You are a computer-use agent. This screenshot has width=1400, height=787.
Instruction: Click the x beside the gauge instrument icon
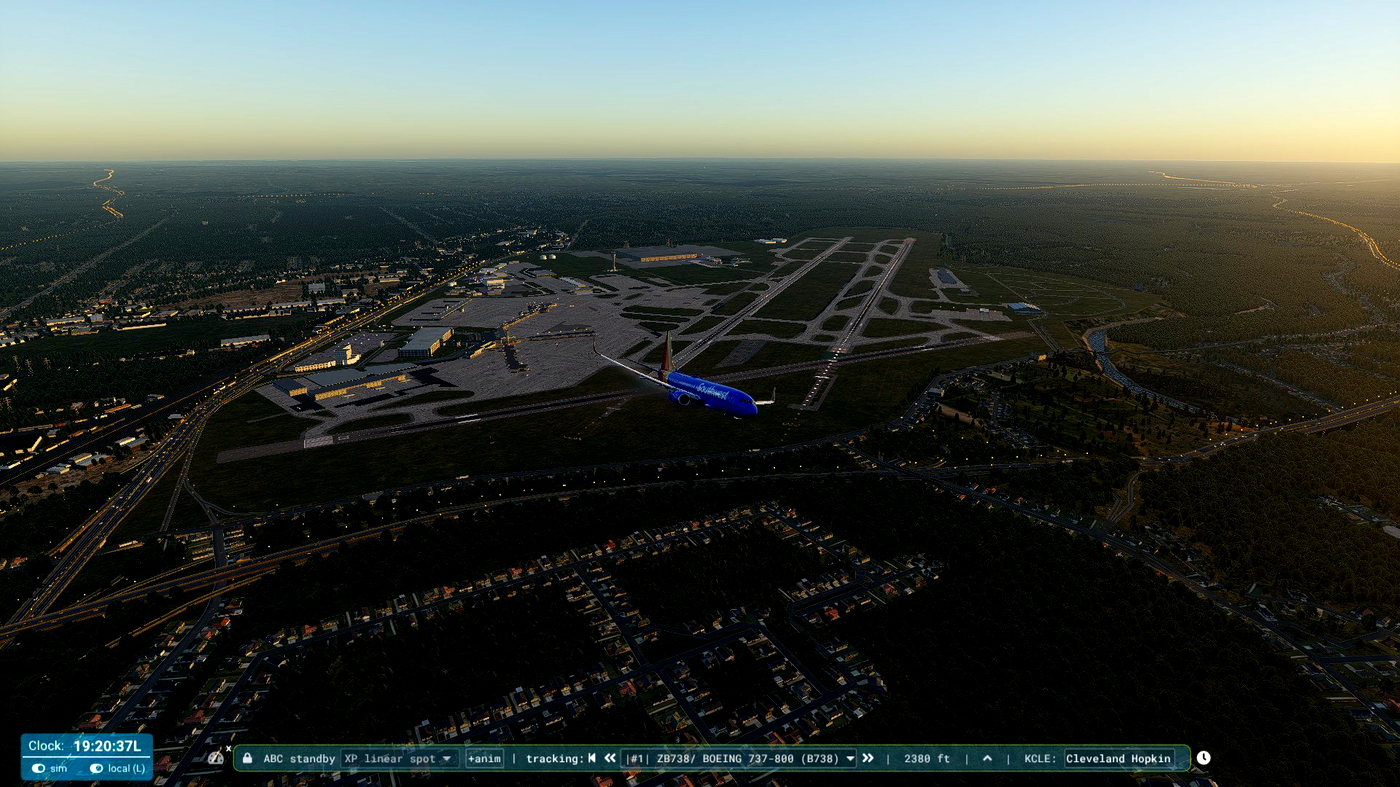[x=228, y=746]
